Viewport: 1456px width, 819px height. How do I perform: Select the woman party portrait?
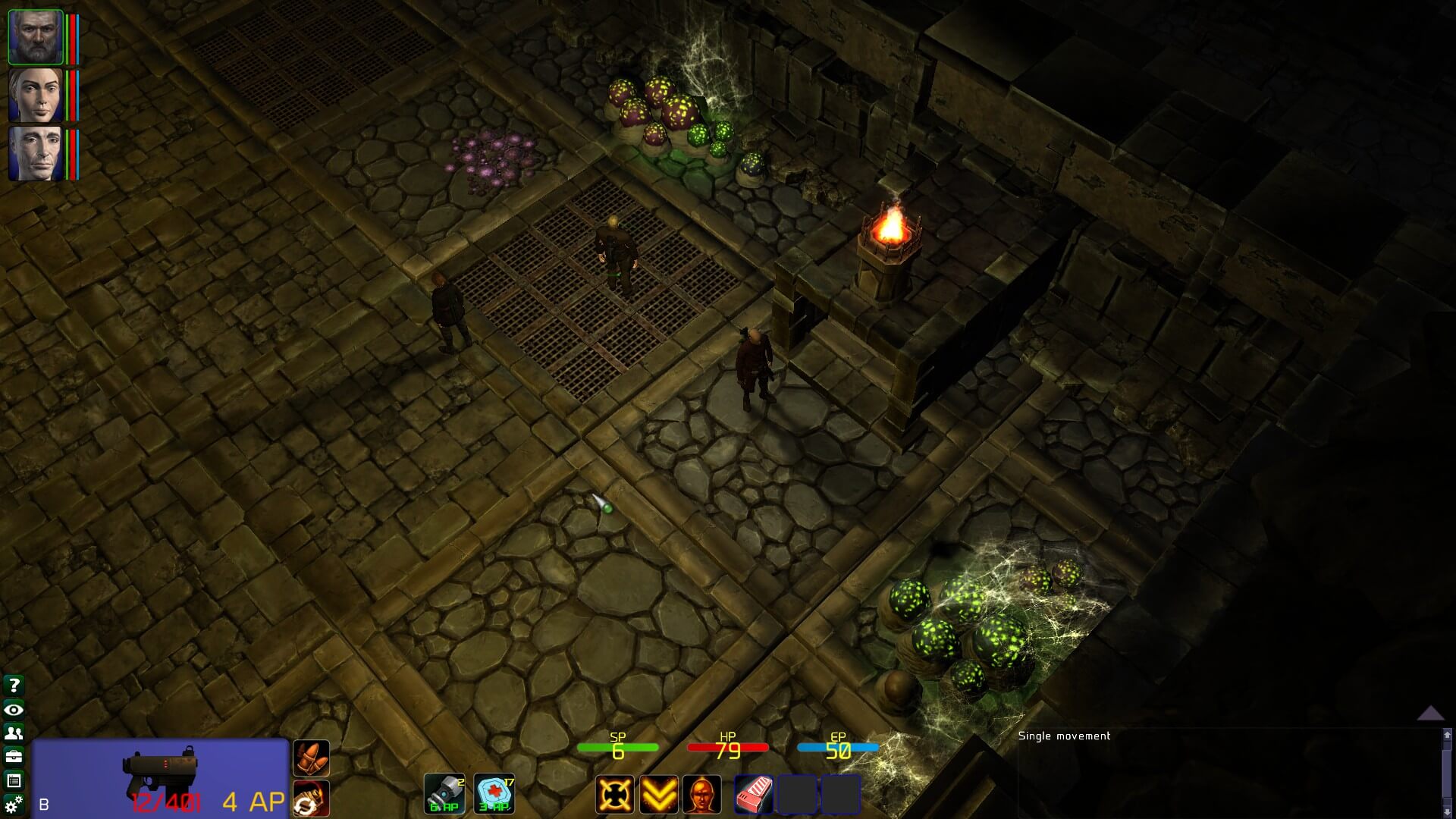(35, 95)
